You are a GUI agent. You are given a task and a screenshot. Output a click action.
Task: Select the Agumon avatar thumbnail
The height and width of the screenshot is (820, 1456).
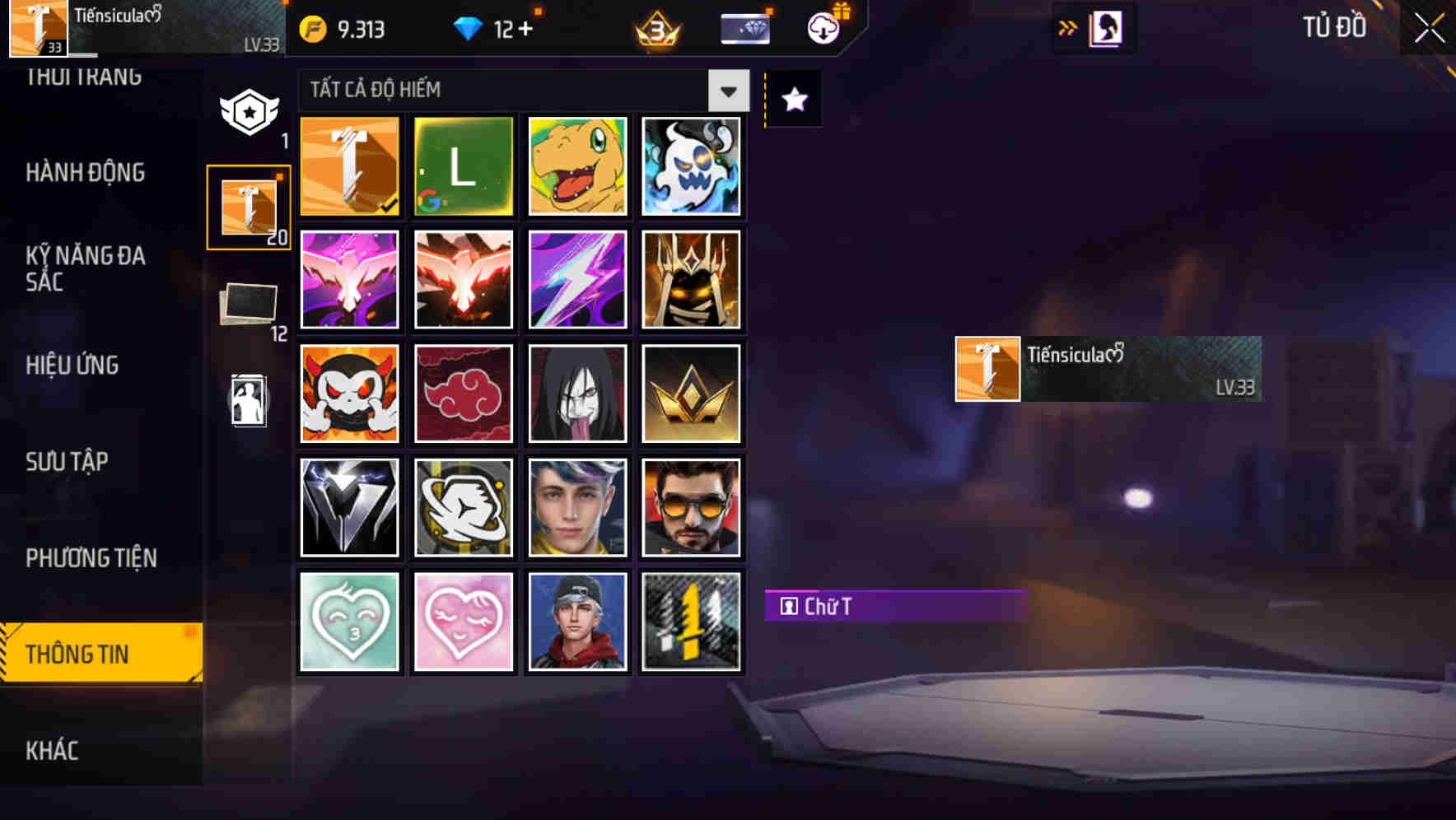coord(577,166)
